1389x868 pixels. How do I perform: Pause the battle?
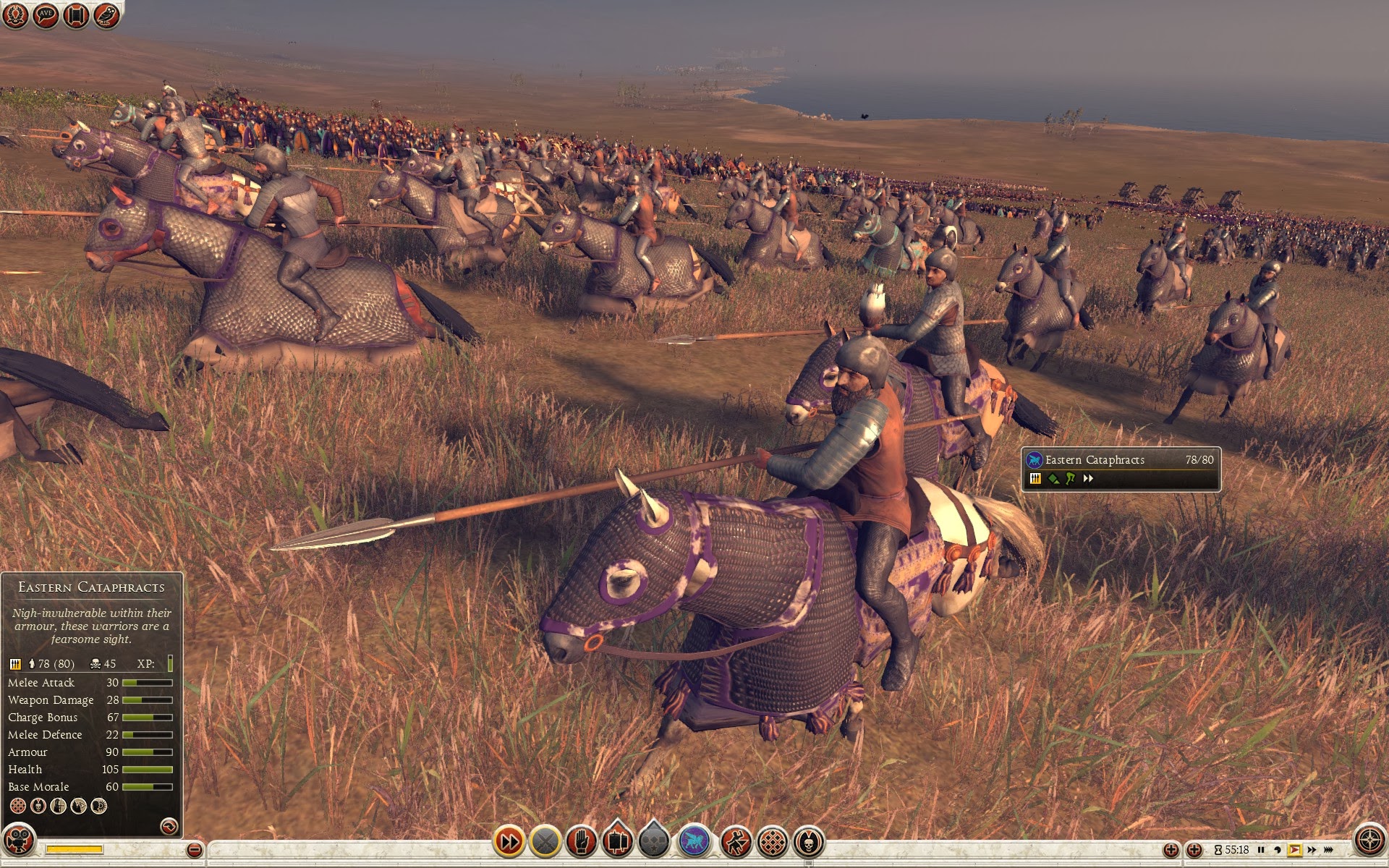[1261, 850]
